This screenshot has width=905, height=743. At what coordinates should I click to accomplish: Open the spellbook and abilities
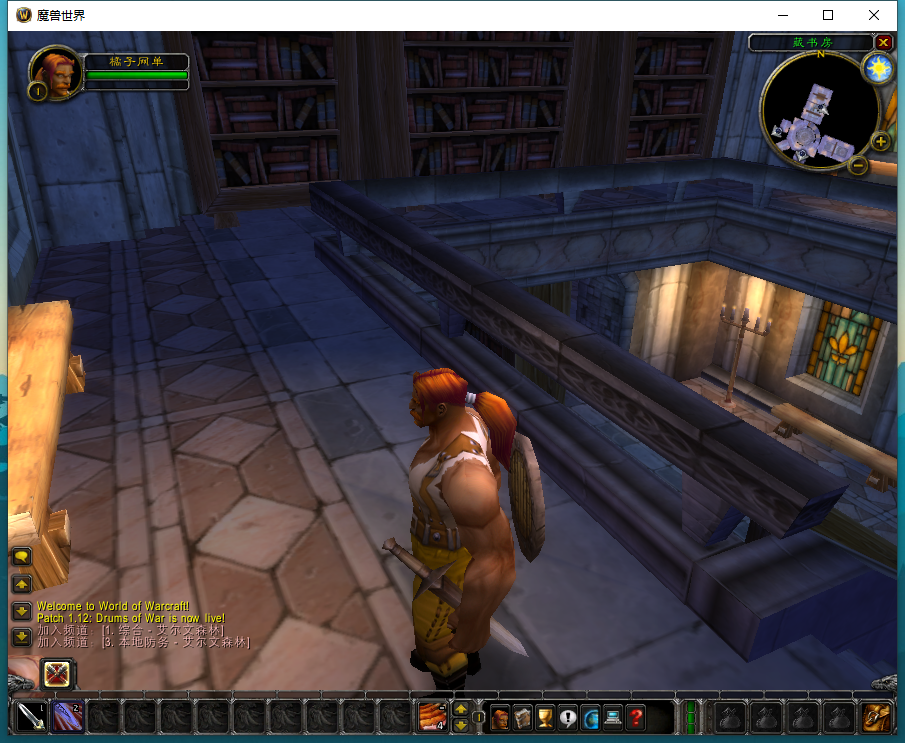[522, 717]
